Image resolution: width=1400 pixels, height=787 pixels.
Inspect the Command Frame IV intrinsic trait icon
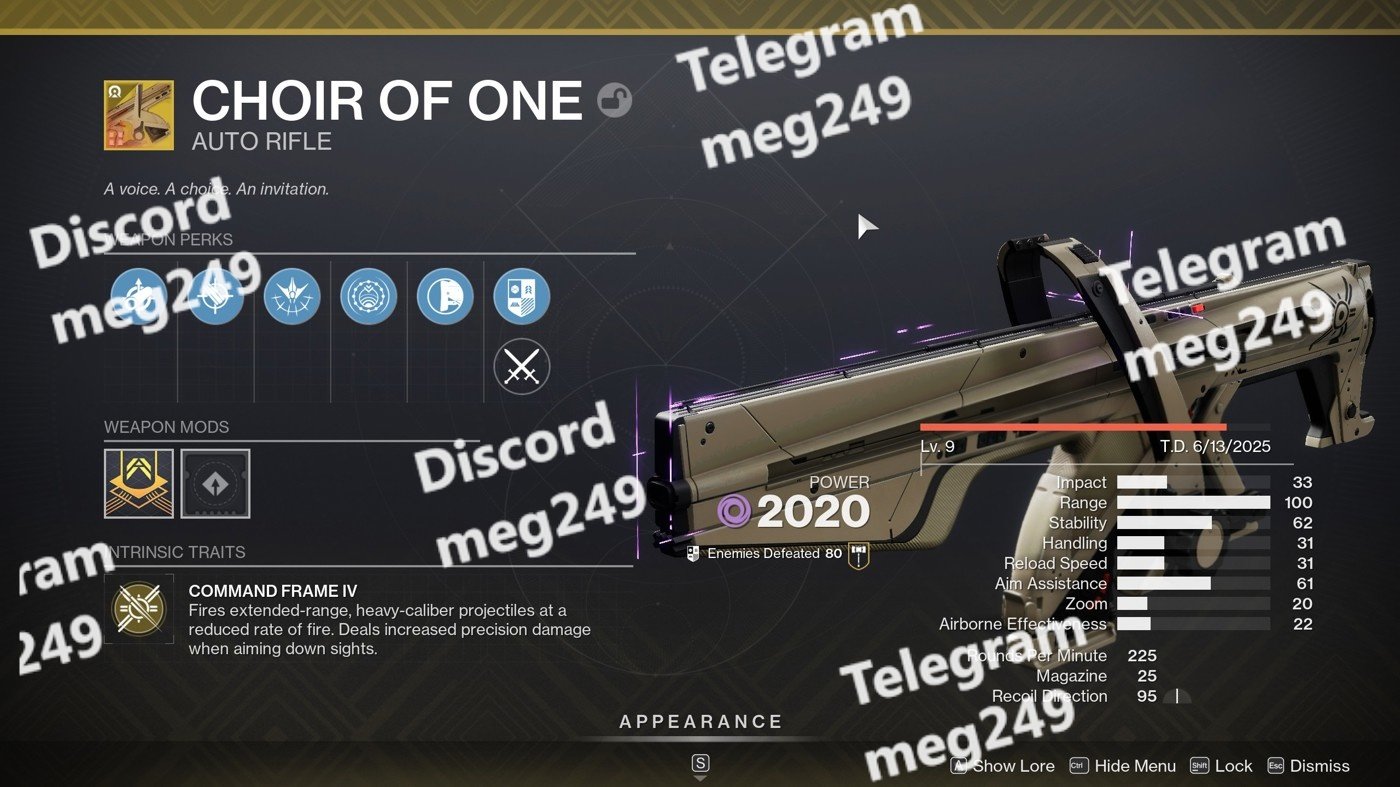pos(139,608)
